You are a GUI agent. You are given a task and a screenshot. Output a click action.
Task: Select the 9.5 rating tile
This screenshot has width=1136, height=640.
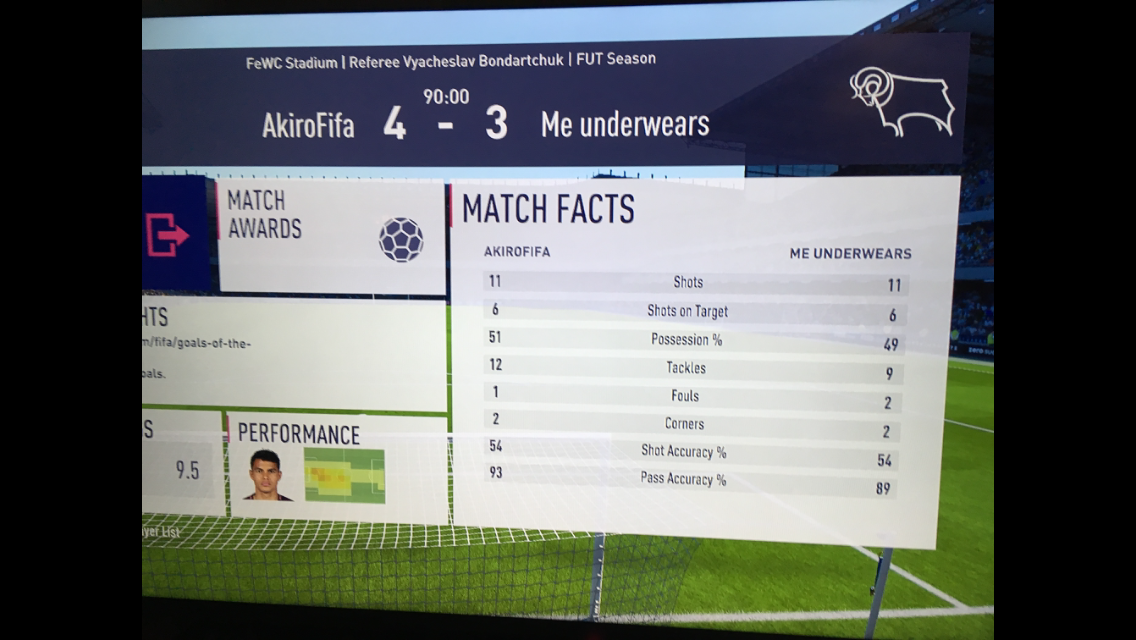pos(183,468)
